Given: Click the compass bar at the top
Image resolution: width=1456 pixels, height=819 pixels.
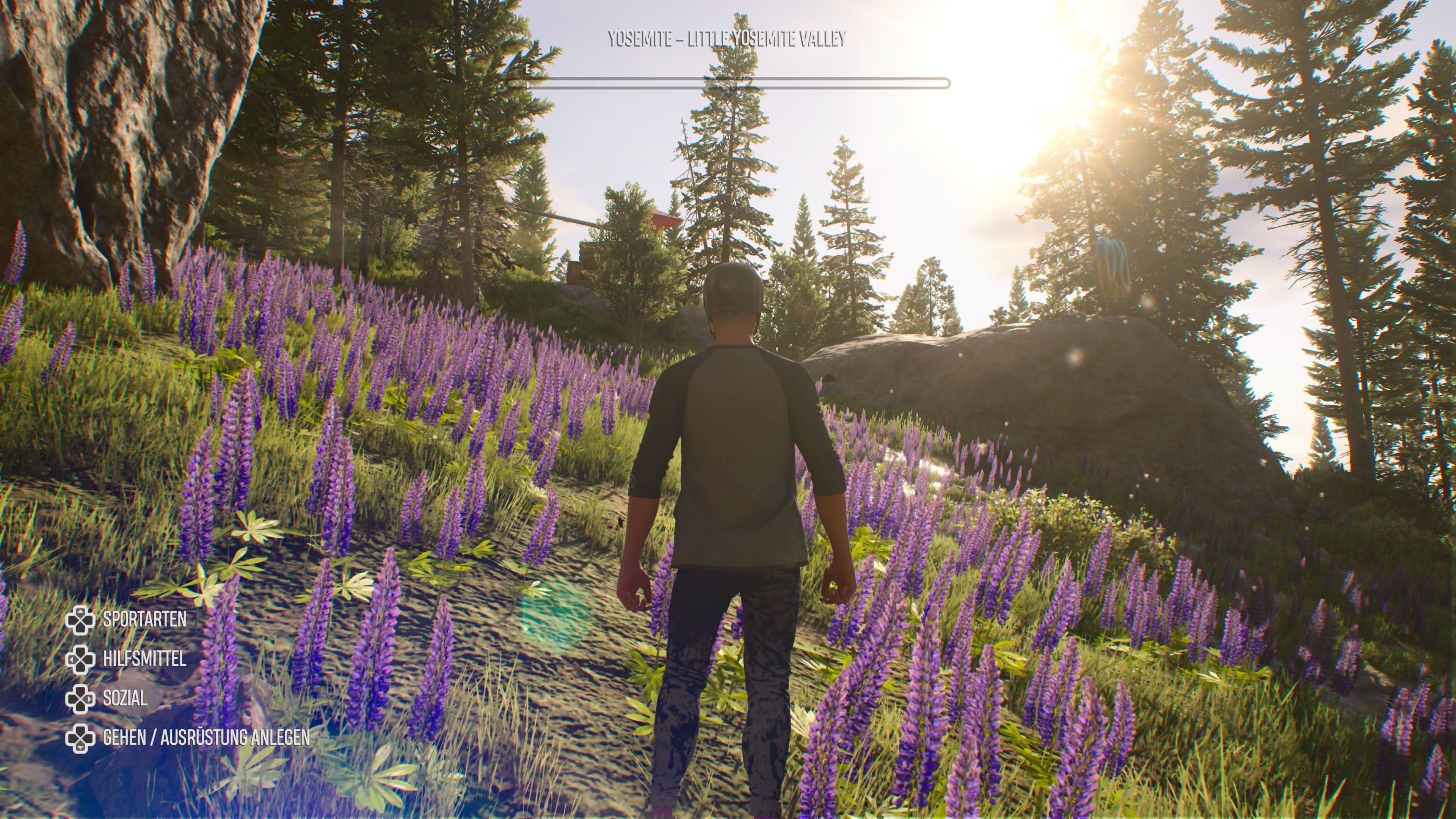Looking at the screenshot, I should pyautogui.click(x=728, y=84).
